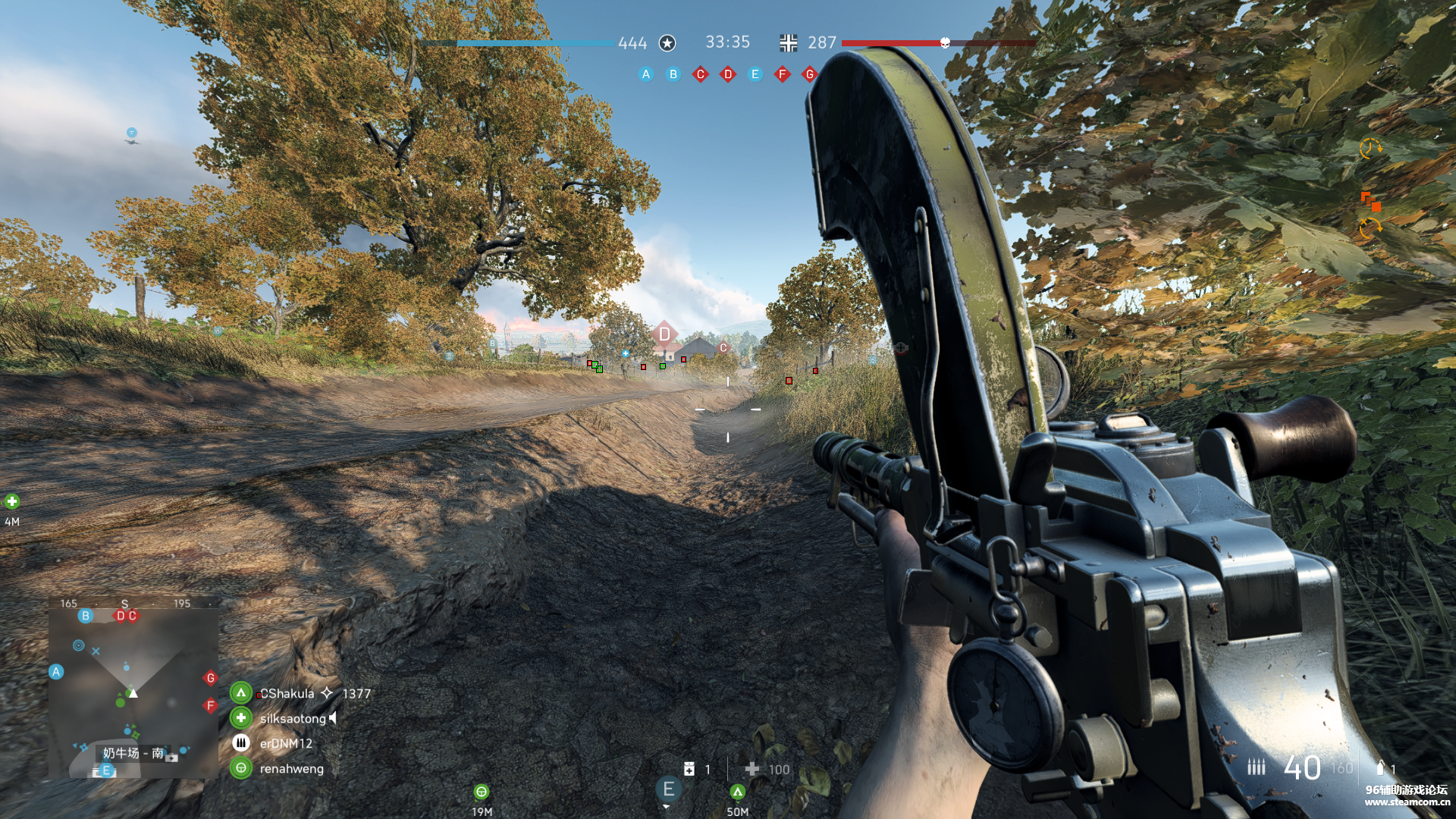This screenshot has height=819, width=1456.
Task: Choose squad member erDNM12
Action: [286, 743]
